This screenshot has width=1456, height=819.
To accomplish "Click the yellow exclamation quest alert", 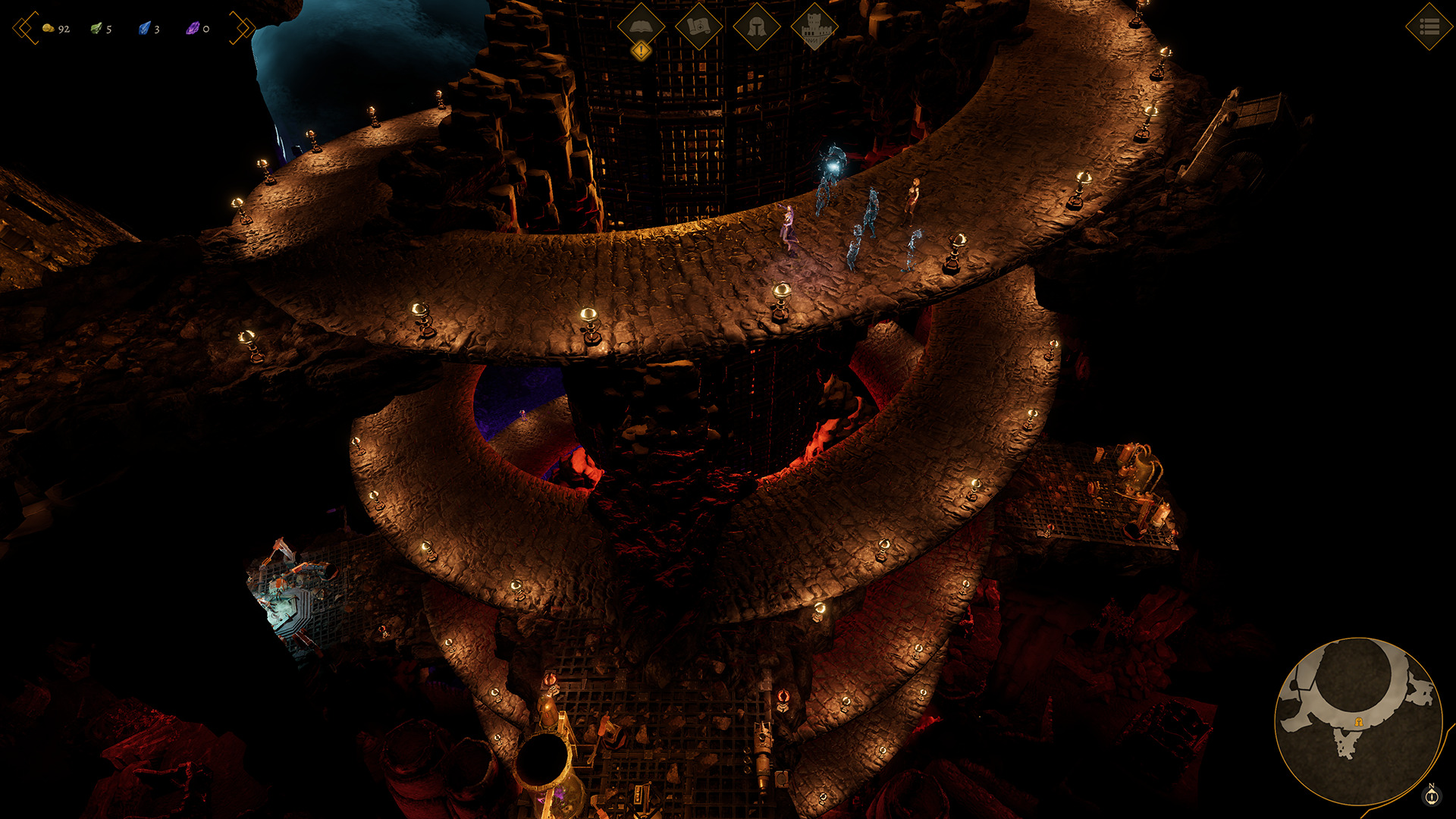I will [642, 51].
